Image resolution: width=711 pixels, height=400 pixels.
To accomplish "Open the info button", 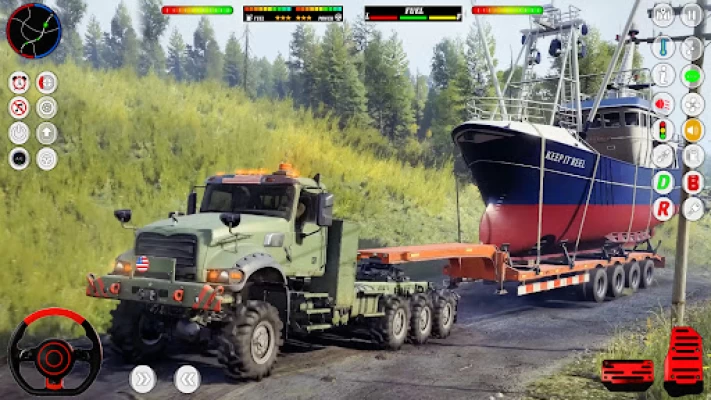I will click(x=662, y=75).
